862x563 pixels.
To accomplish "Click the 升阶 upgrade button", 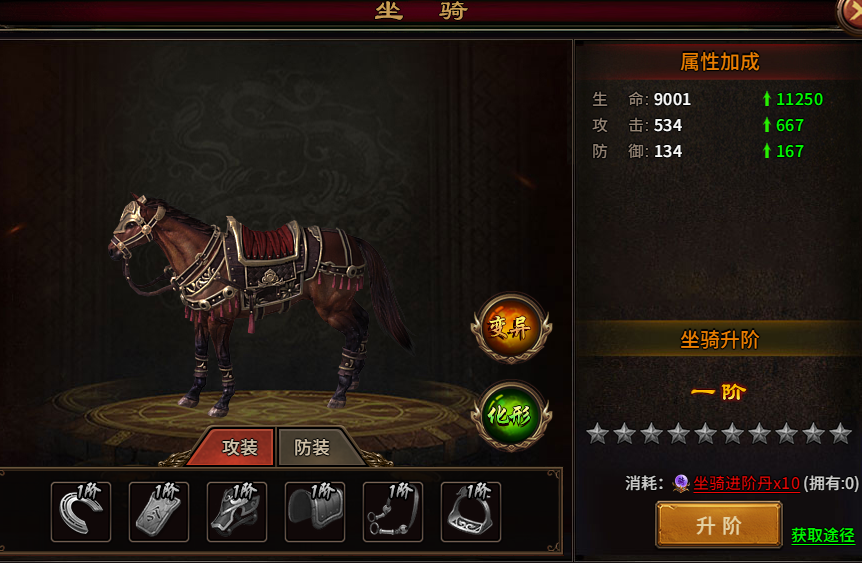I will 718,525.
